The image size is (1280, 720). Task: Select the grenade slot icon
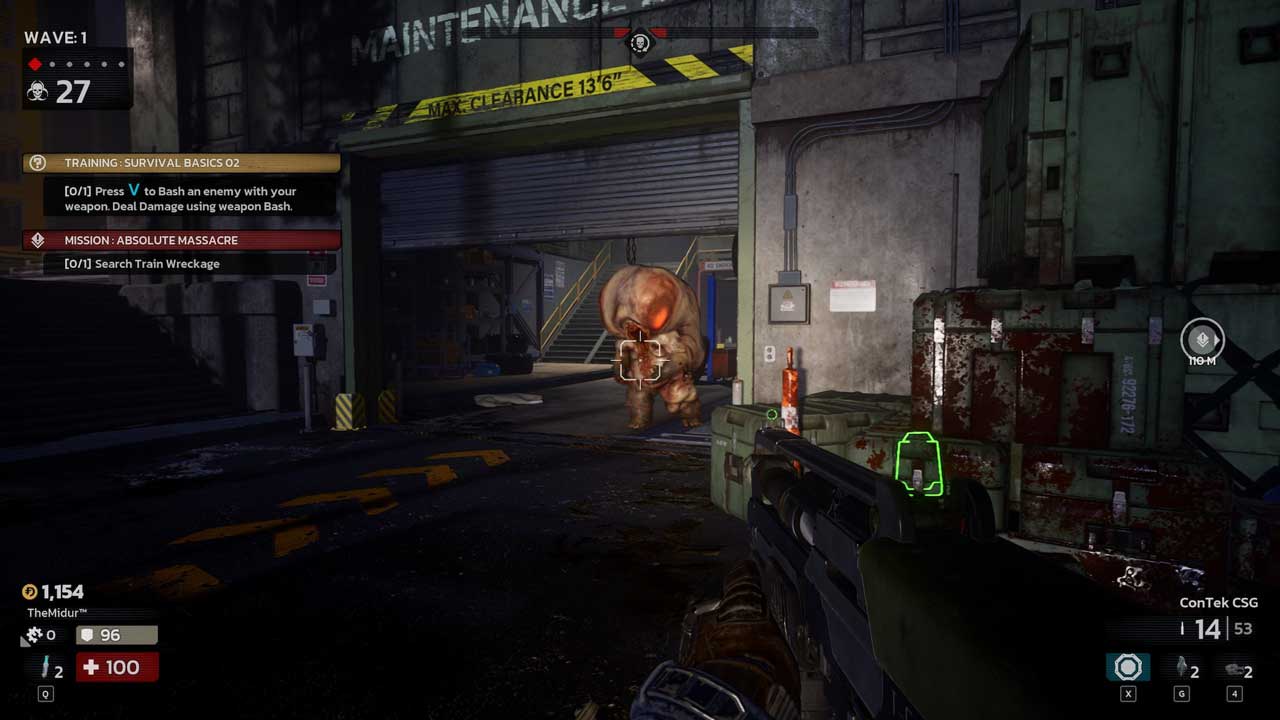(1181, 668)
